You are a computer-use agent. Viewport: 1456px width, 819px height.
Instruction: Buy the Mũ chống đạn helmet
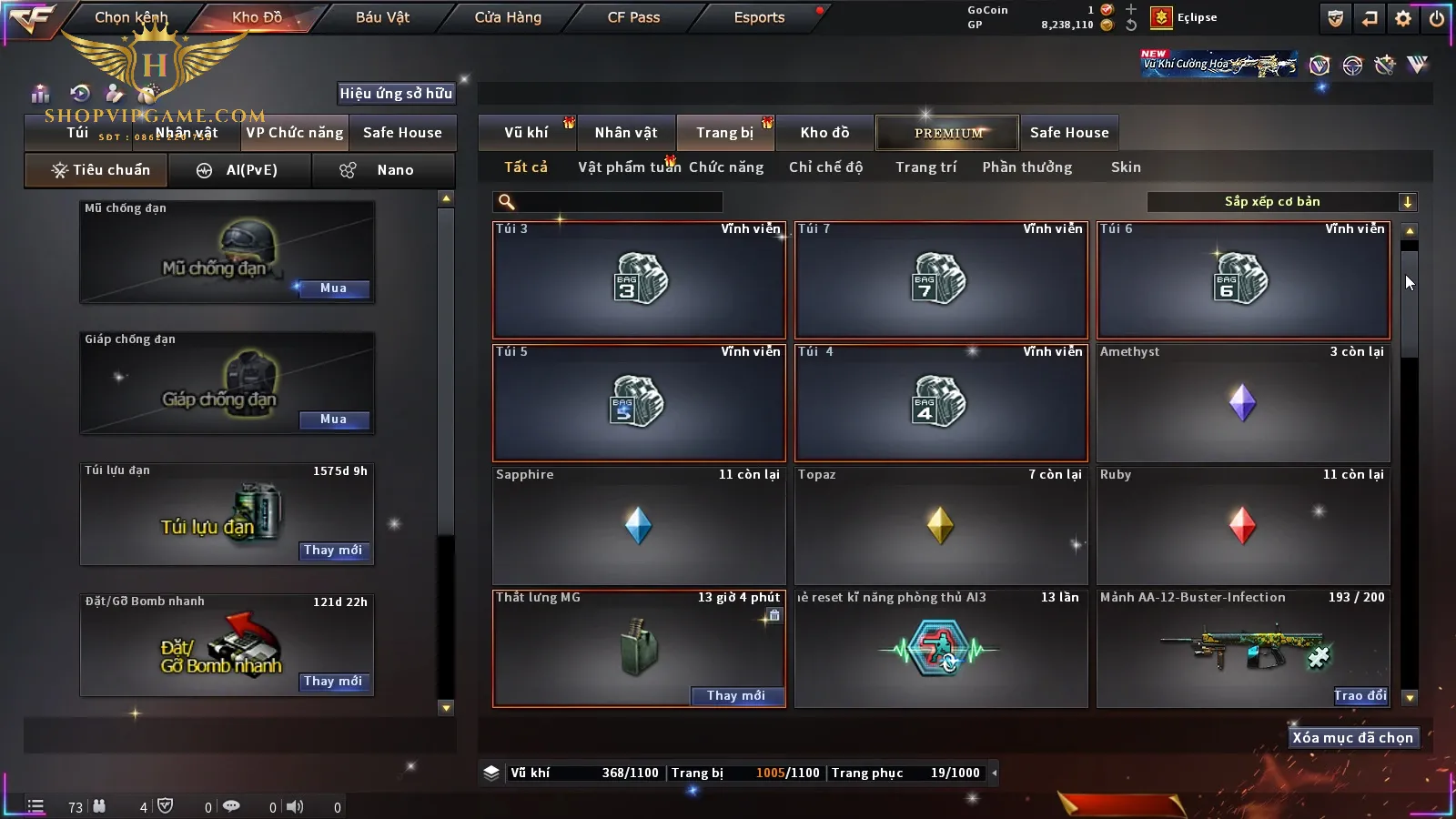(333, 288)
